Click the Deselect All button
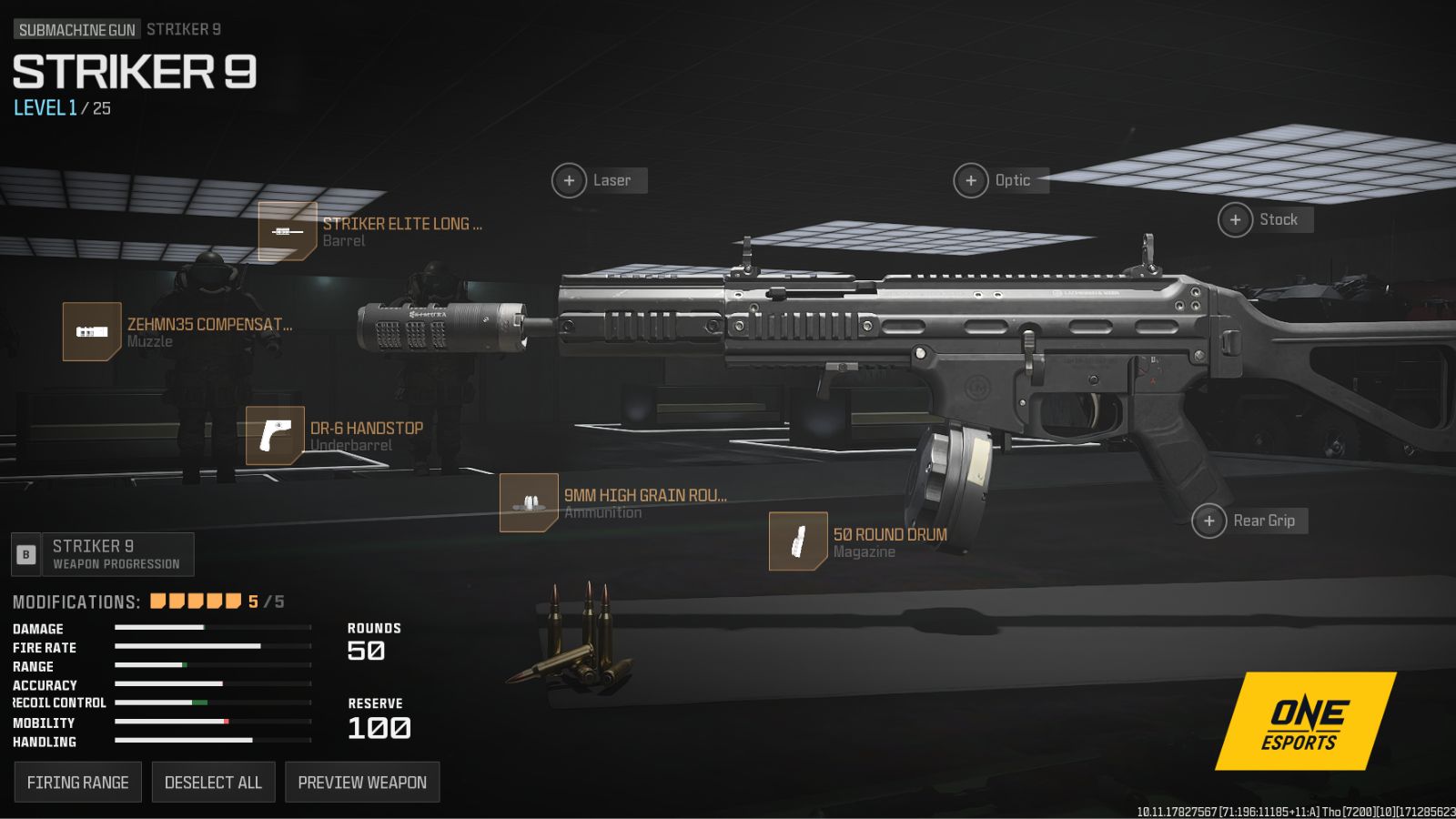Image resolution: width=1456 pixels, height=819 pixels. (213, 783)
